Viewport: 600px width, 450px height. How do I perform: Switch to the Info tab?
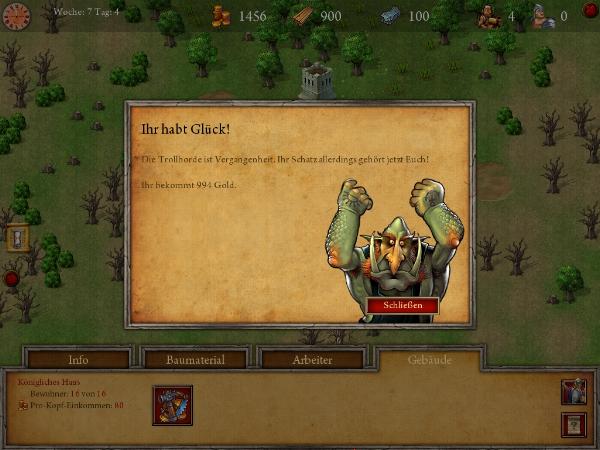[x=78, y=360]
